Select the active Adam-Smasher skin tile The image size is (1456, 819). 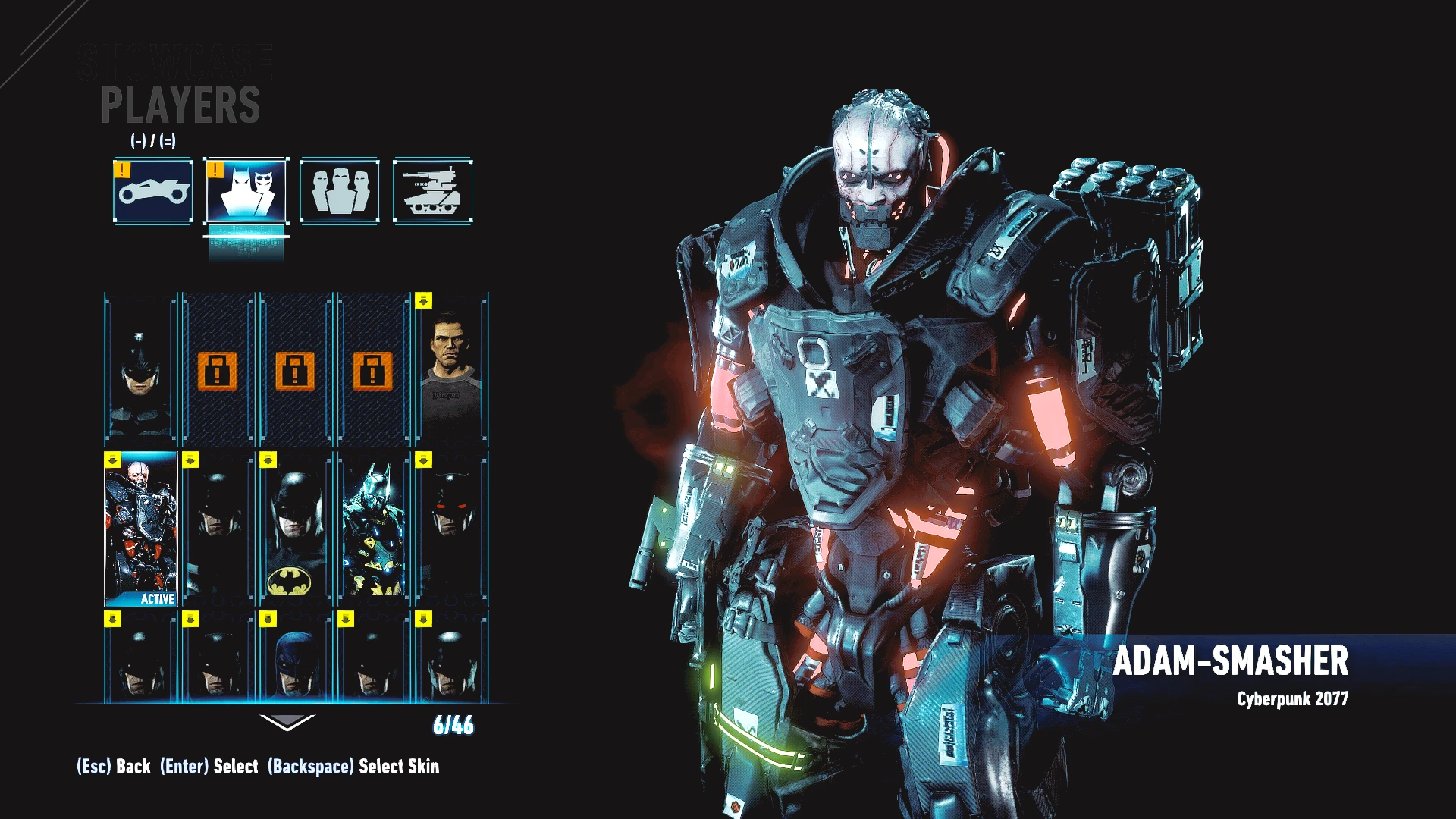[141, 529]
